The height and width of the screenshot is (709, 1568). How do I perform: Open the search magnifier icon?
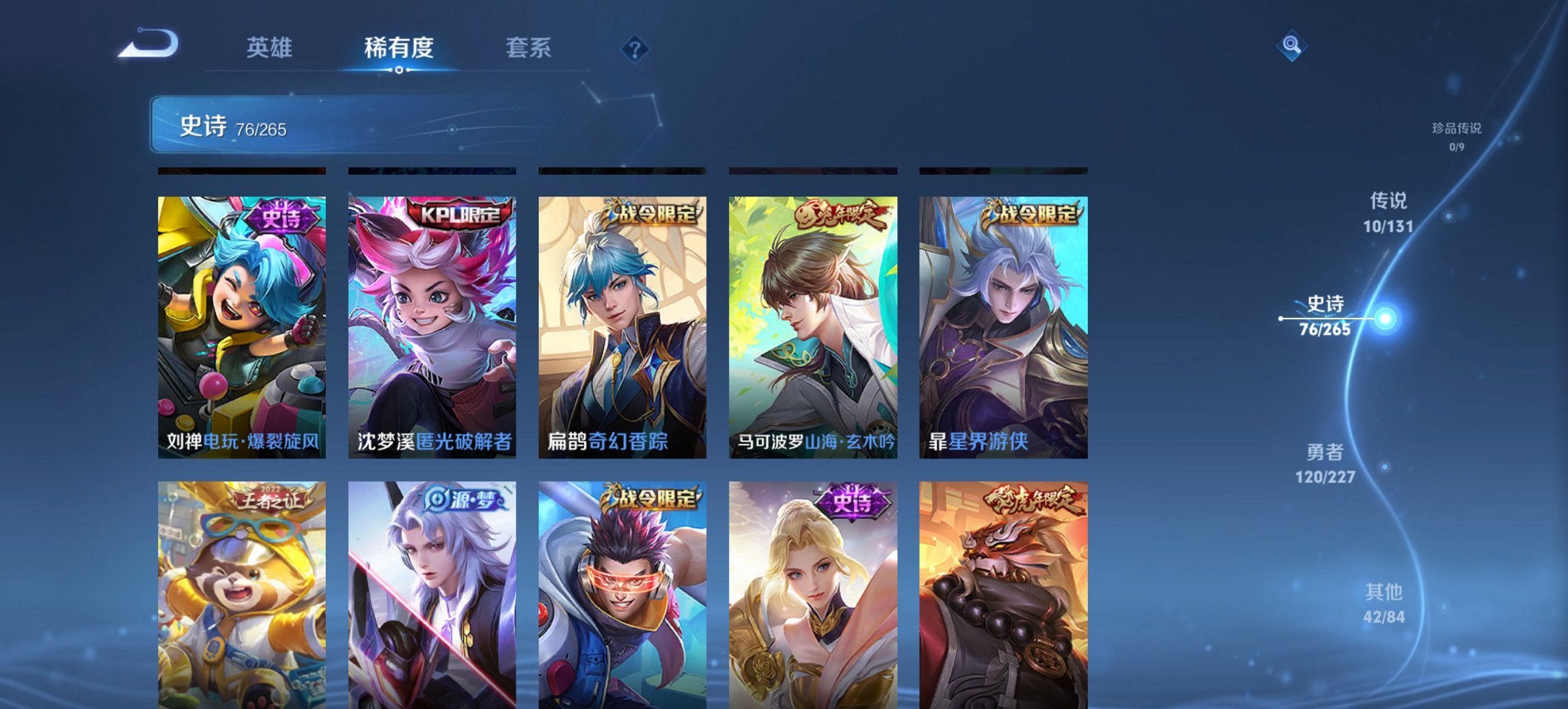1290,47
